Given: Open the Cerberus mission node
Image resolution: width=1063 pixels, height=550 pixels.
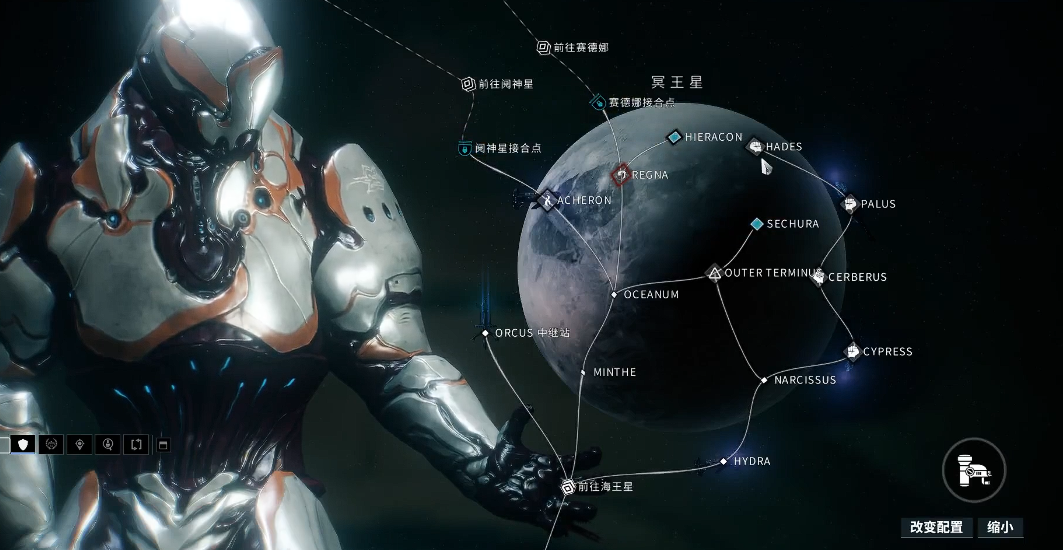Looking at the screenshot, I should 817,277.
